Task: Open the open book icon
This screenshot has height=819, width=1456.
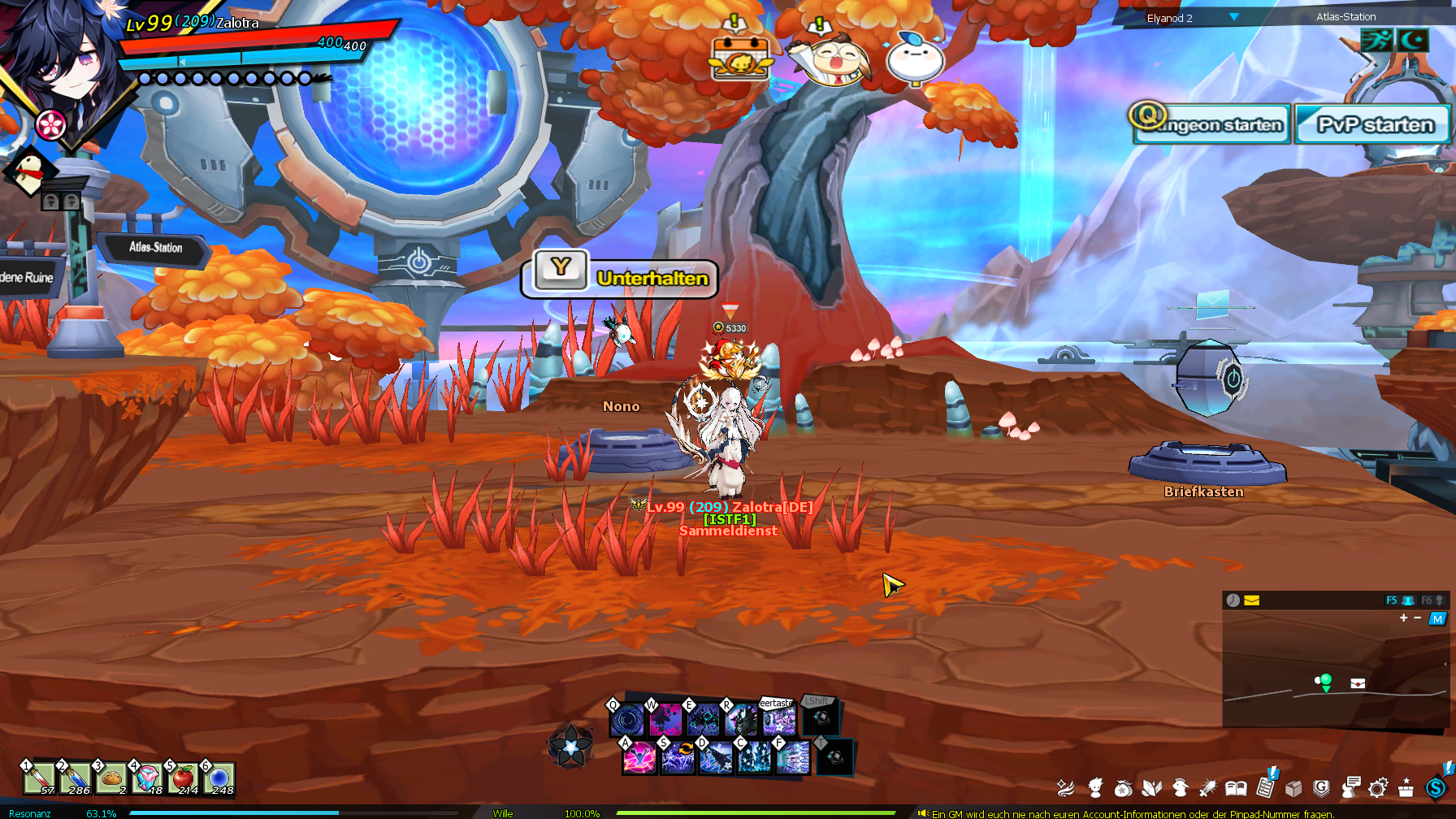Action: point(1236,787)
